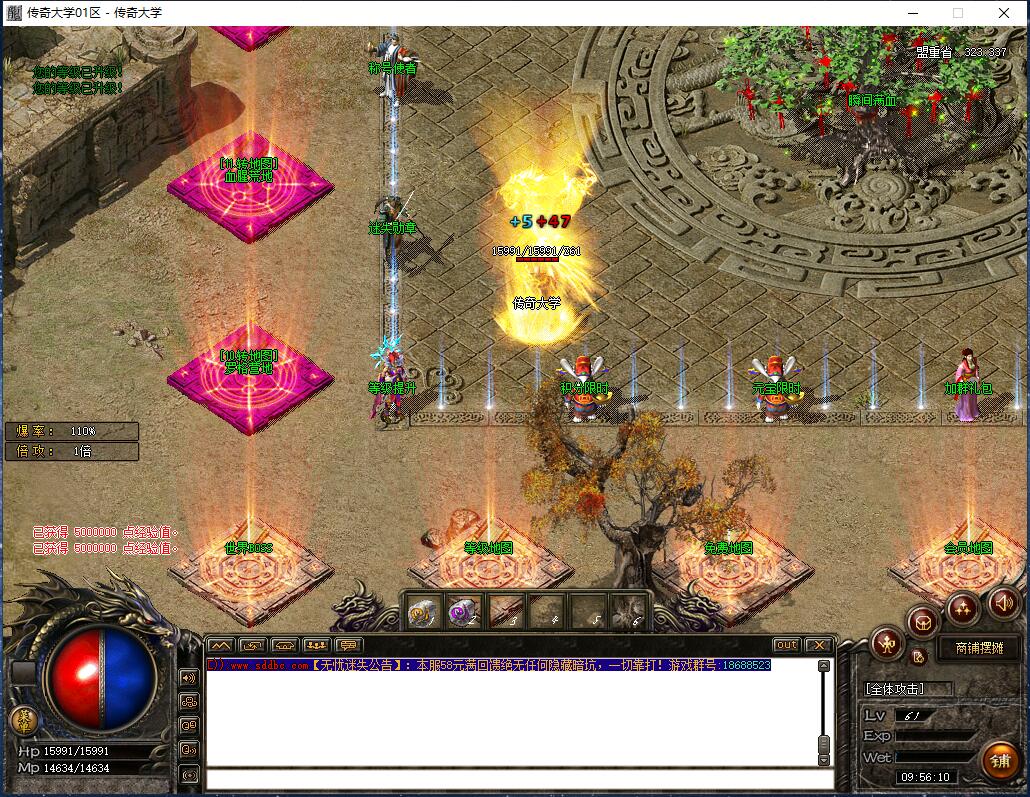The width and height of the screenshot is (1030, 797).
Task: Open the skills sparkle icon
Action: pyautogui.click(x=962, y=606)
